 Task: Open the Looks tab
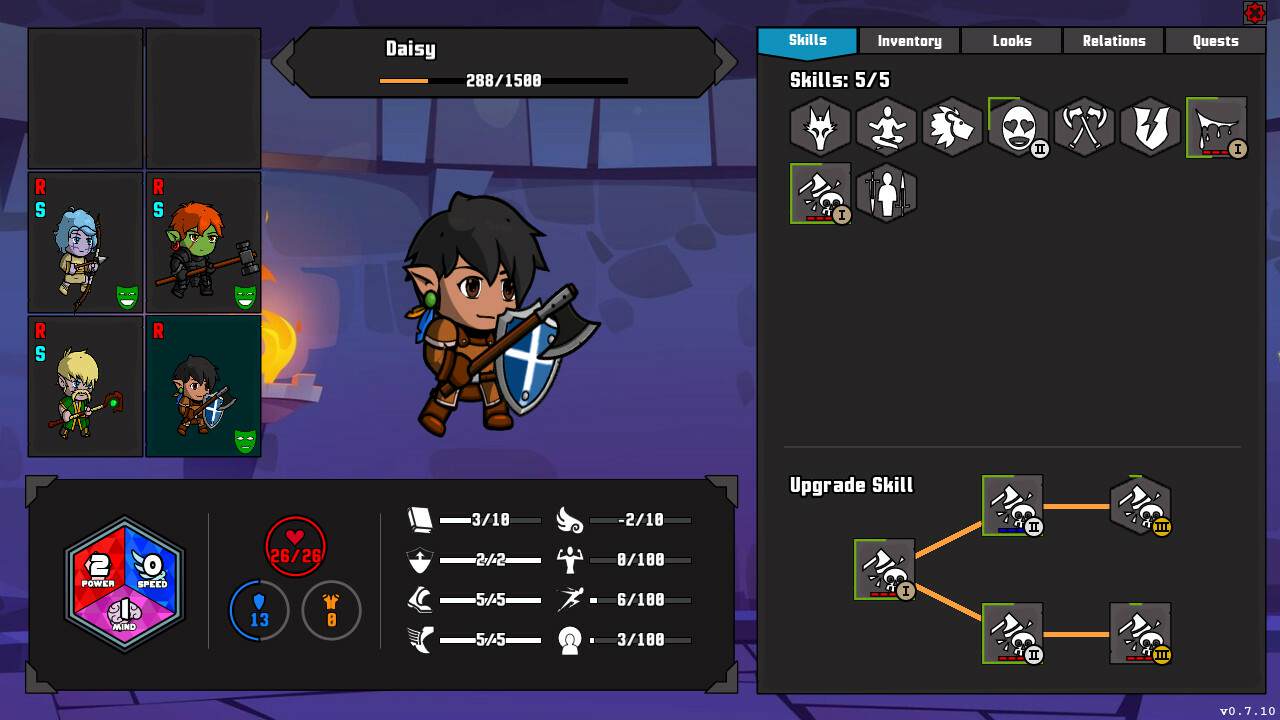(1011, 41)
